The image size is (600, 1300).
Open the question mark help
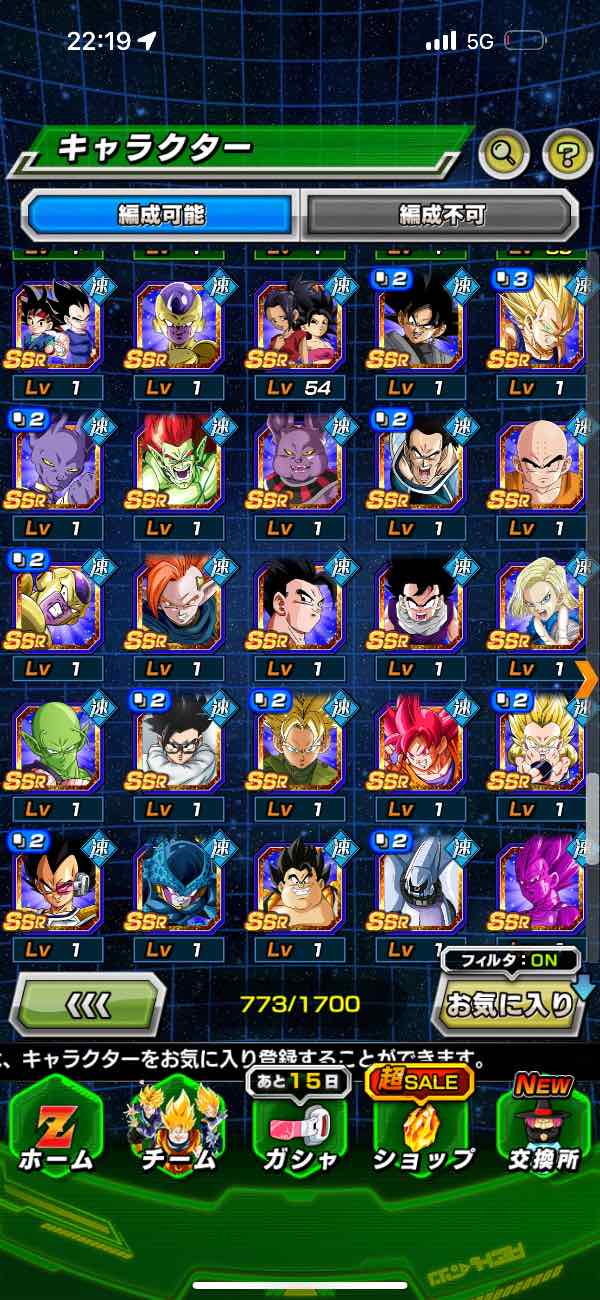(566, 153)
